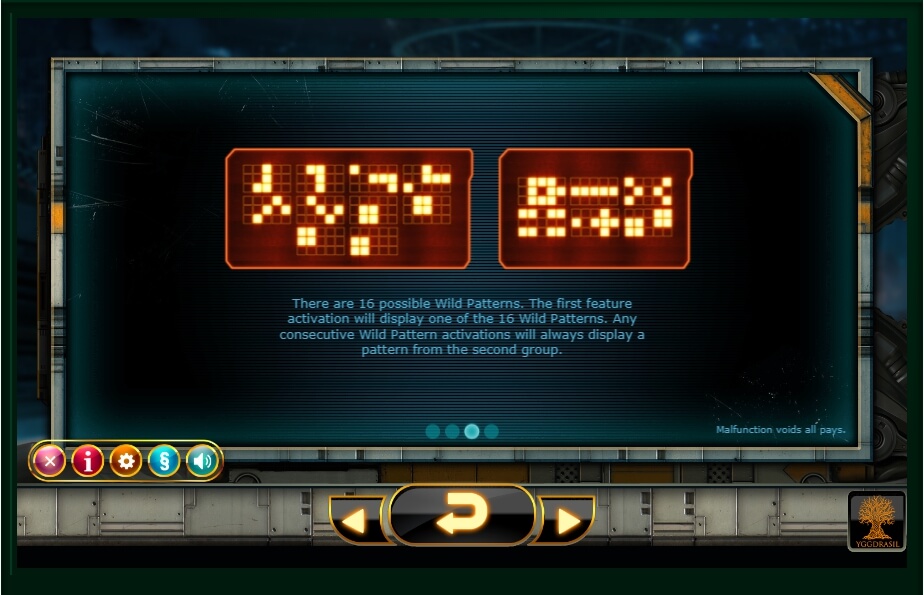Viewport: 924px width, 595px height.
Task: Select the fourth page indicator dot
Action: click(491, 431)
